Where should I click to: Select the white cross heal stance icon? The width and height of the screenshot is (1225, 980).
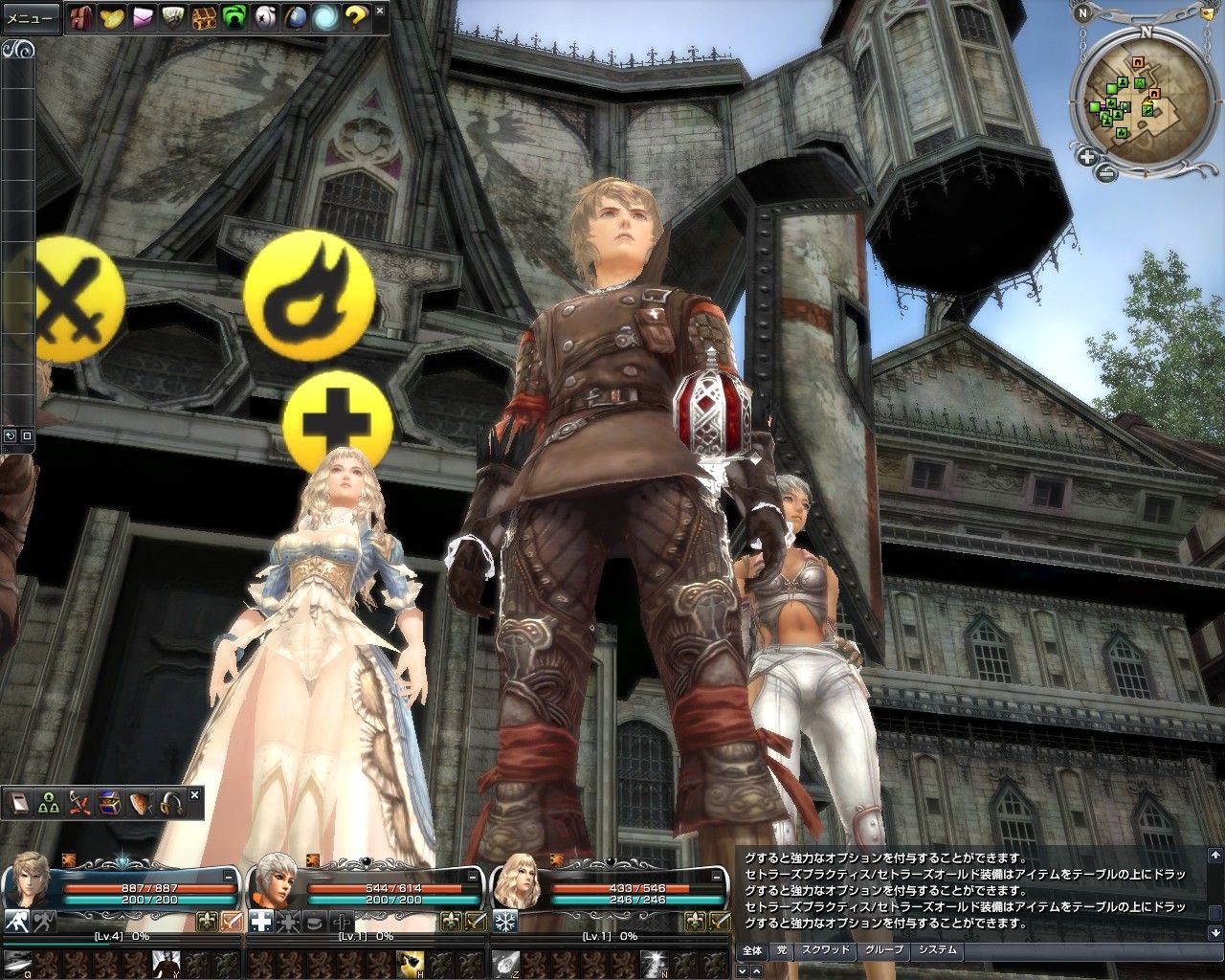[260, 922]
